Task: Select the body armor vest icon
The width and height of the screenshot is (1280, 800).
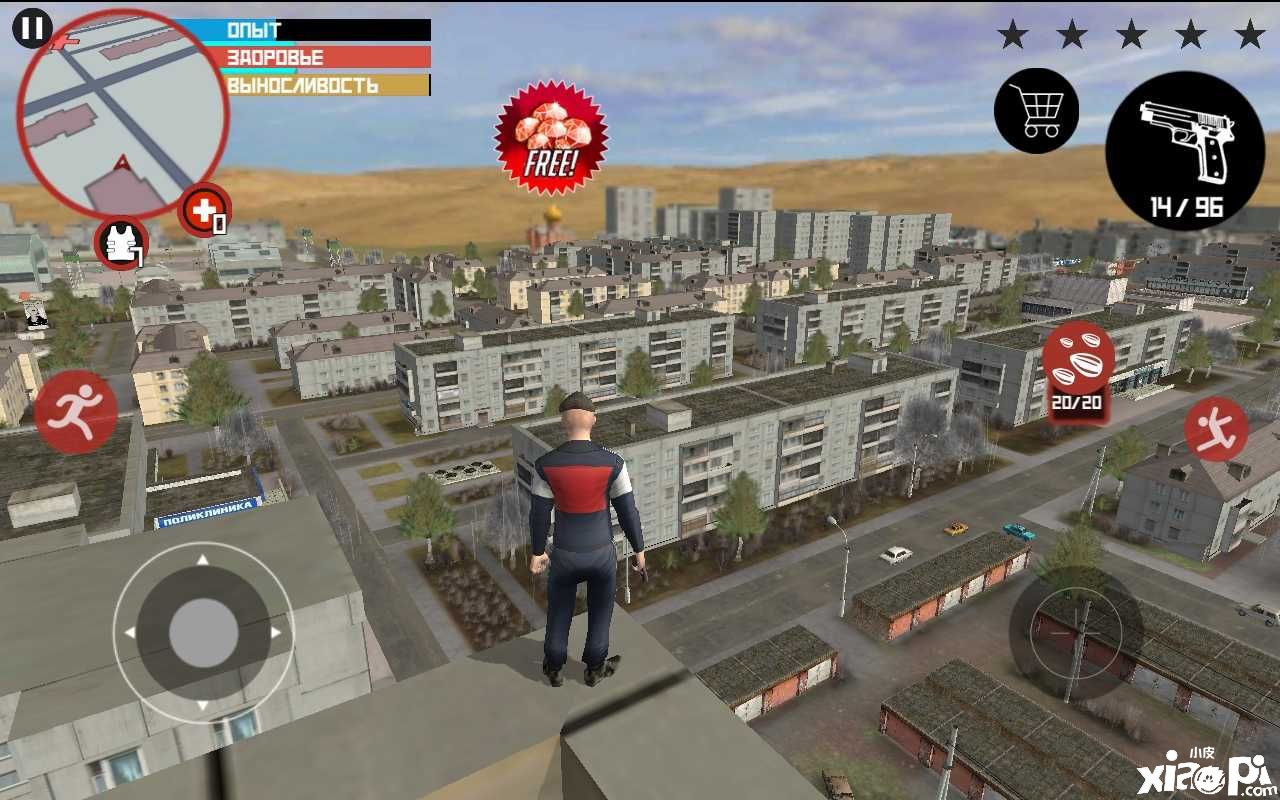Action: [x=122, y=242]
